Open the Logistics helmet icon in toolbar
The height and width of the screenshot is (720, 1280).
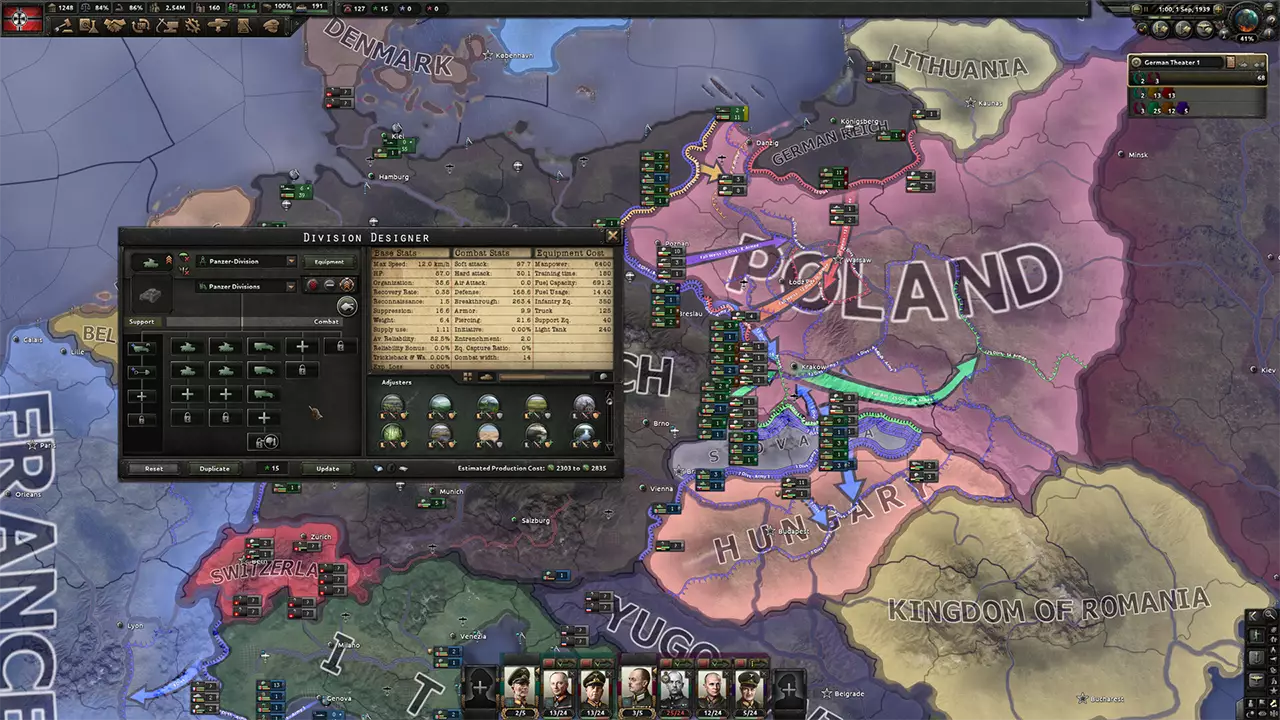pos(267,27)
